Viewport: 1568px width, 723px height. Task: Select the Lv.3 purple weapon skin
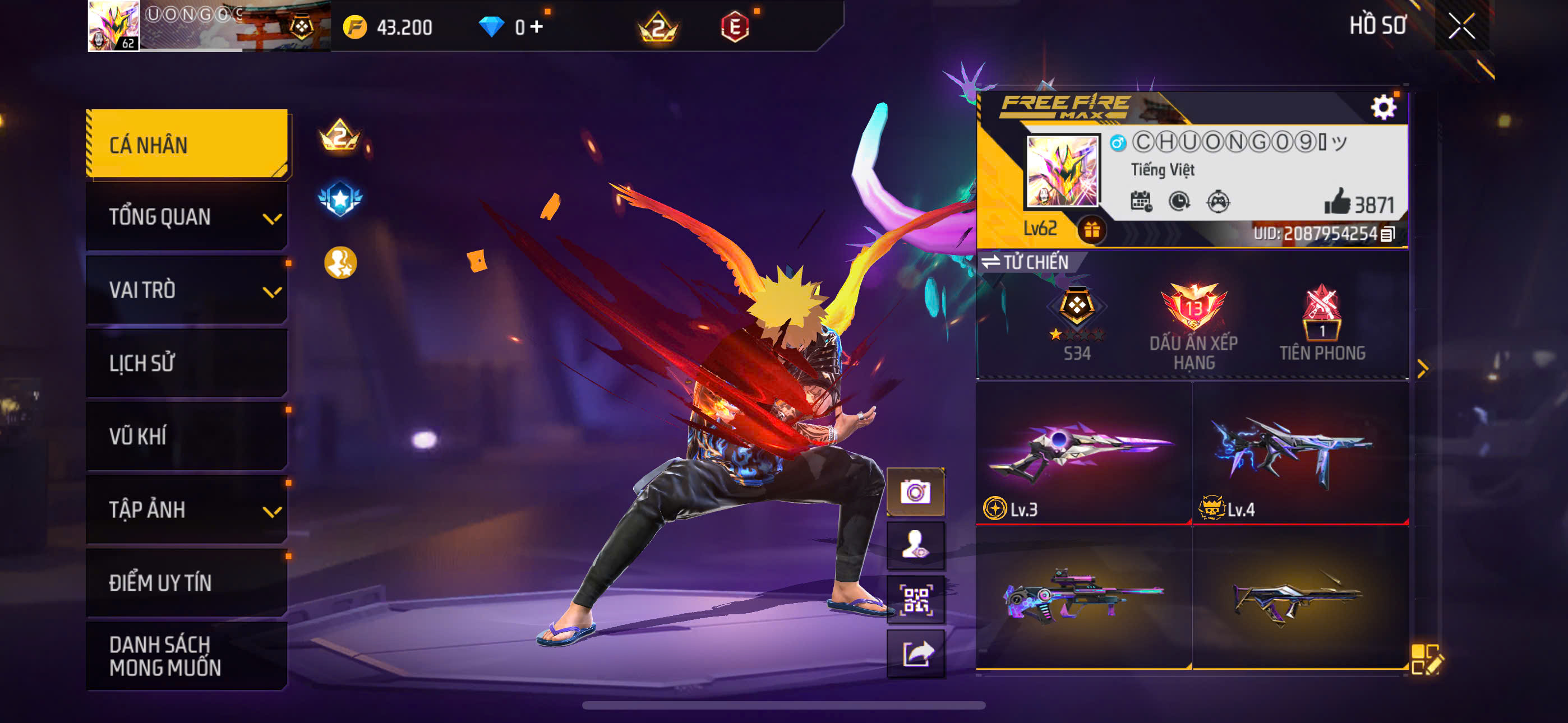click(1082, 453)
